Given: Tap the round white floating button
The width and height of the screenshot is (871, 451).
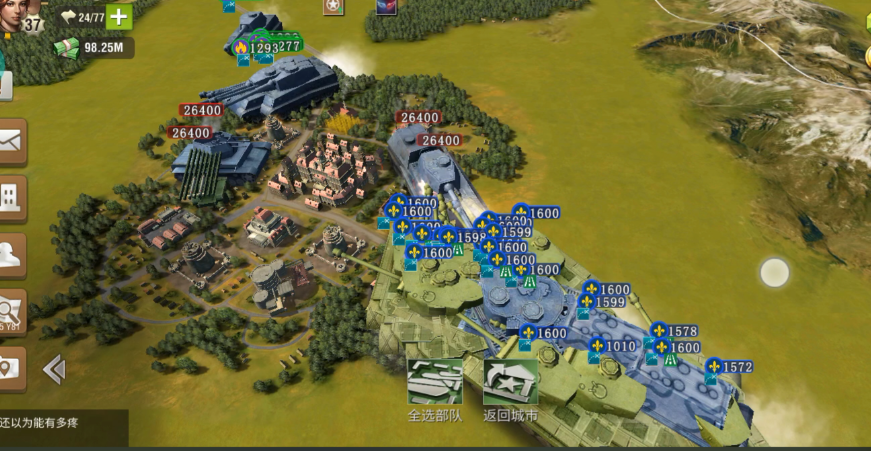Looking at the screenshot, I should click(x=775, y=272).
